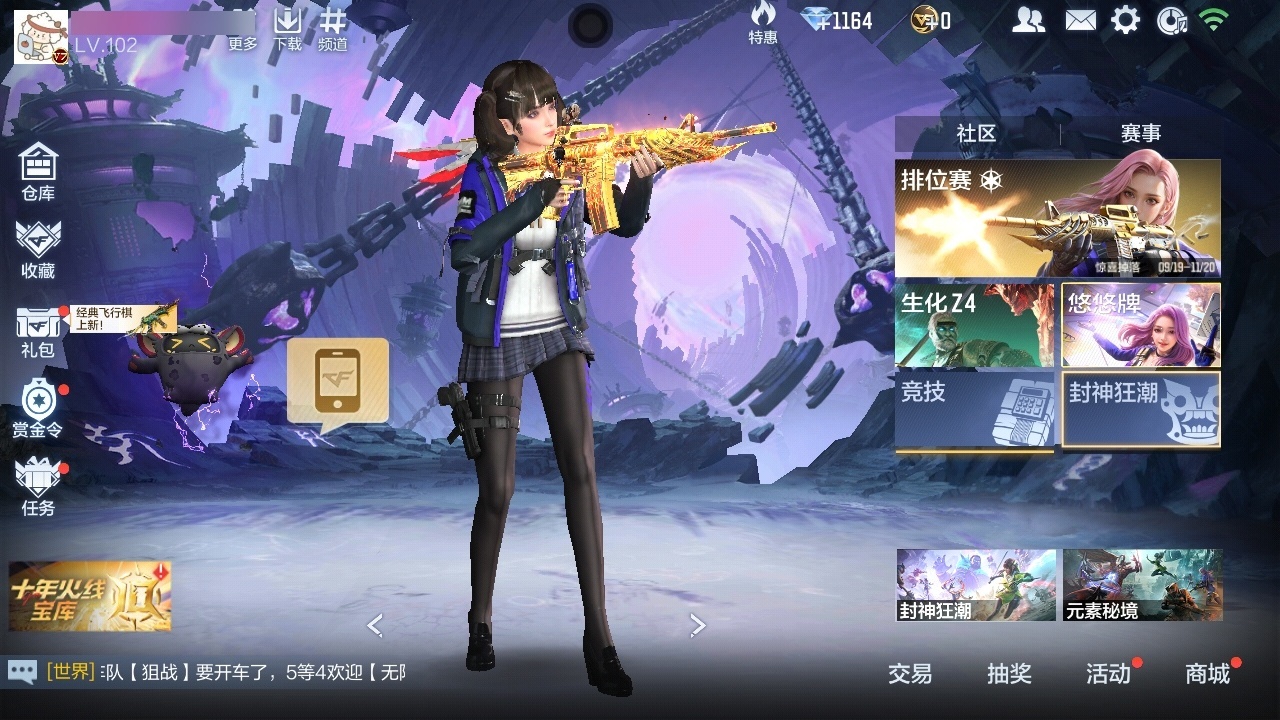This screenshot has height=720, width=1280.
Task: Open the 抽奖 lottery draw
Action: pos(1009,674)
